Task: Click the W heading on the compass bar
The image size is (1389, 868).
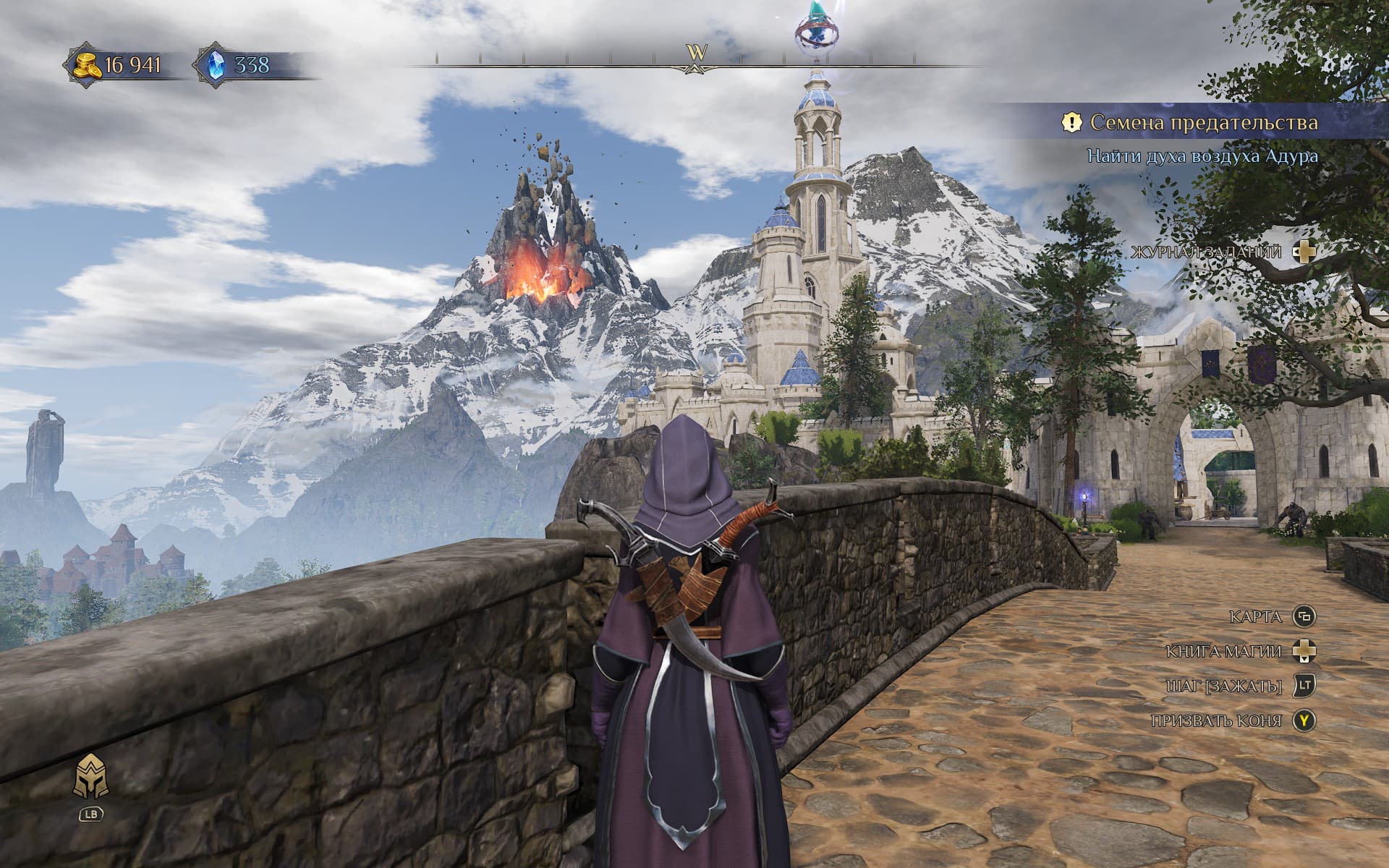Action: point(696,53)
